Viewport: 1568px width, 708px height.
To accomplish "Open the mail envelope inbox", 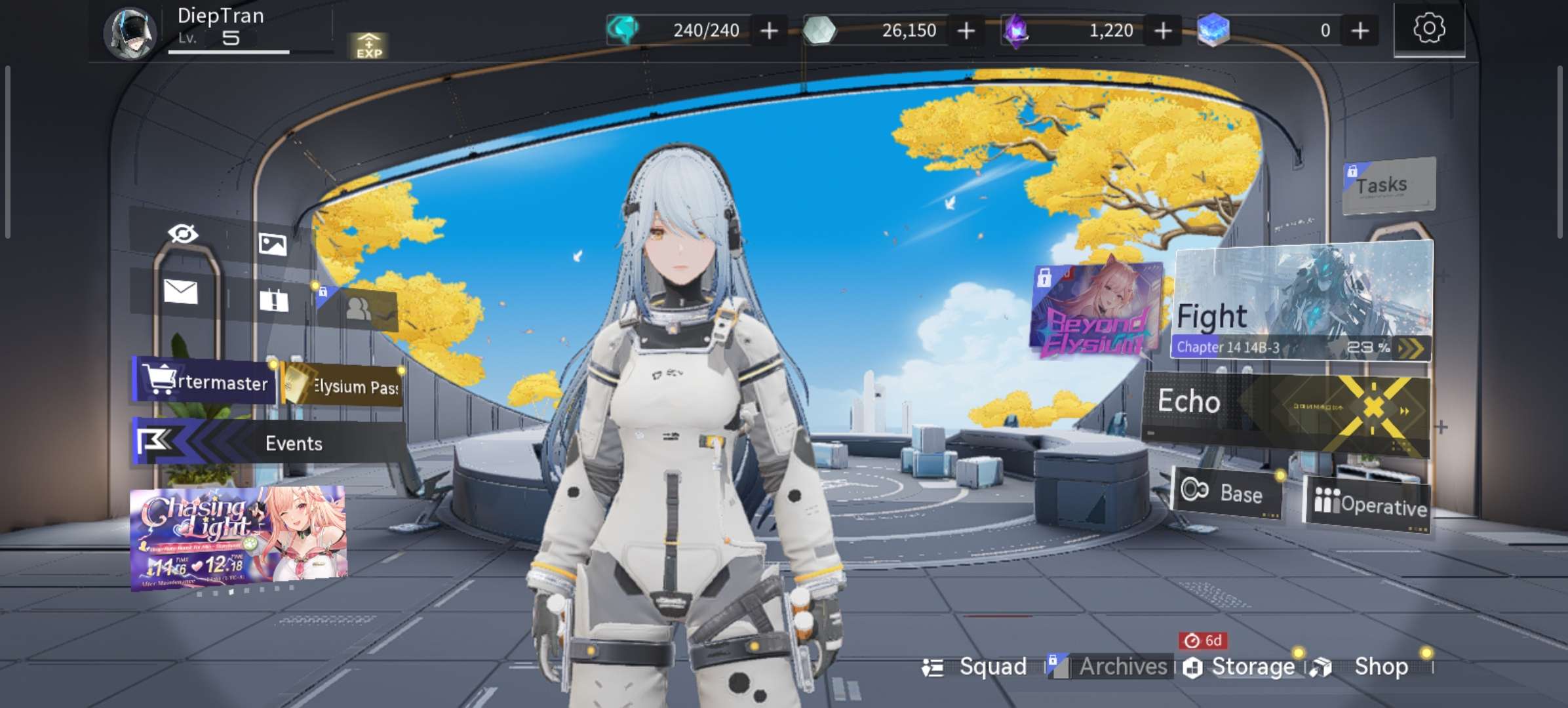I will point(180,291).
